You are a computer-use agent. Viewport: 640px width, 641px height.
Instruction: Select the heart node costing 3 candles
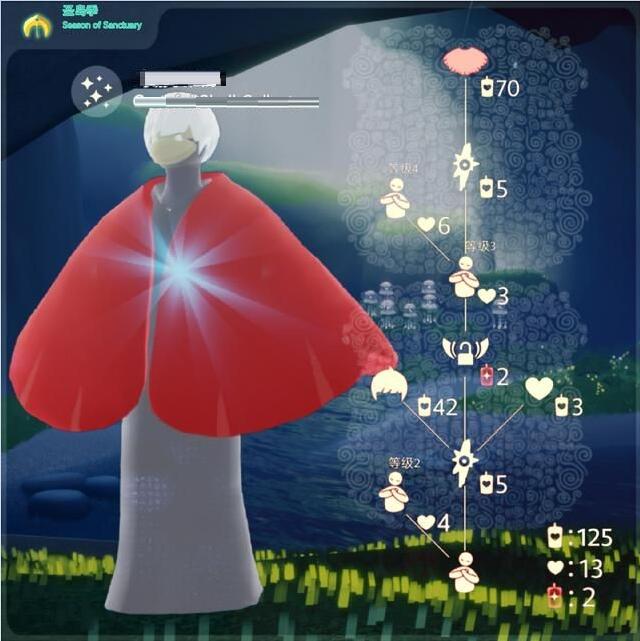coord(539,388)
